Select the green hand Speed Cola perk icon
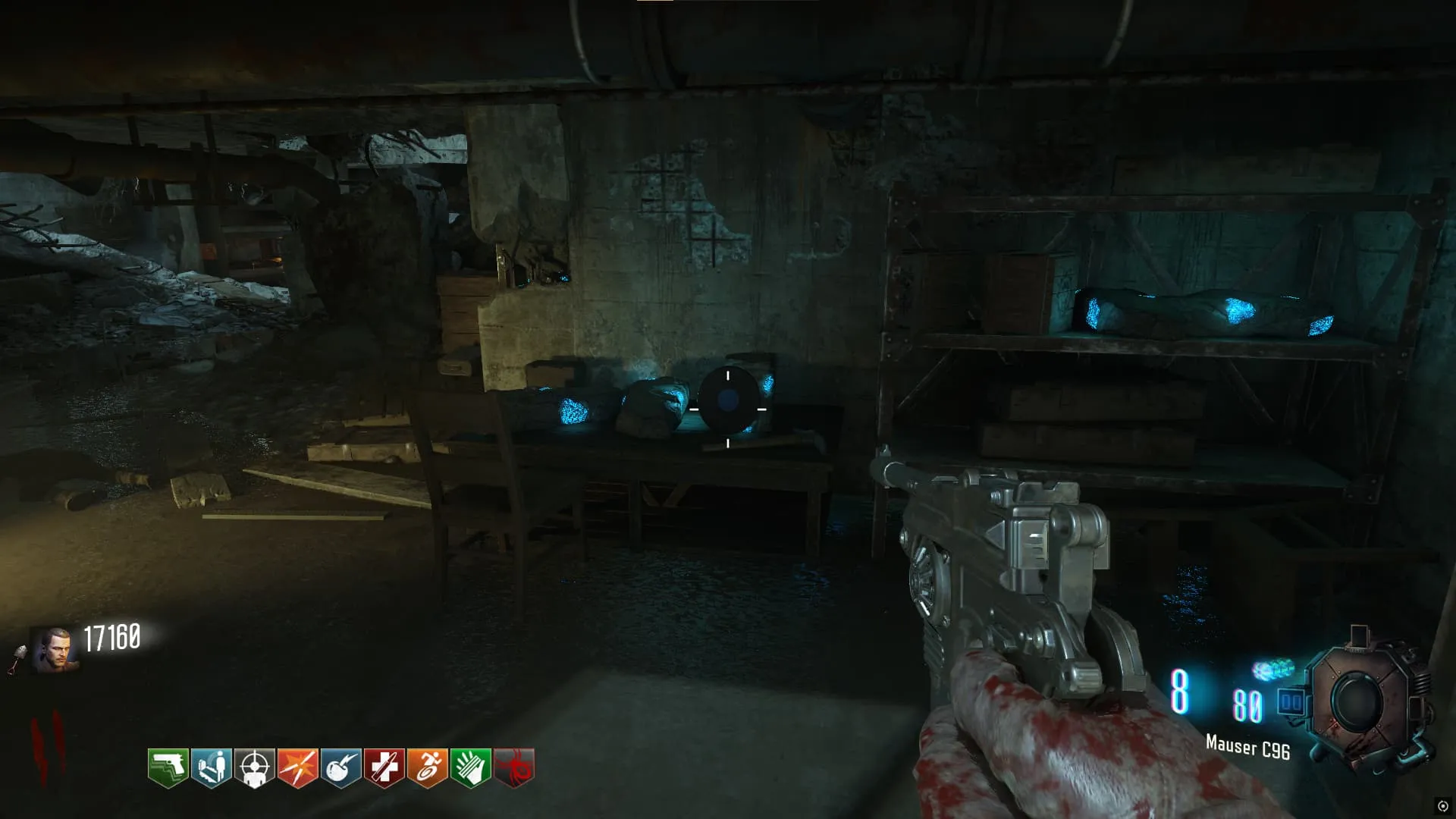 point(470,767)
